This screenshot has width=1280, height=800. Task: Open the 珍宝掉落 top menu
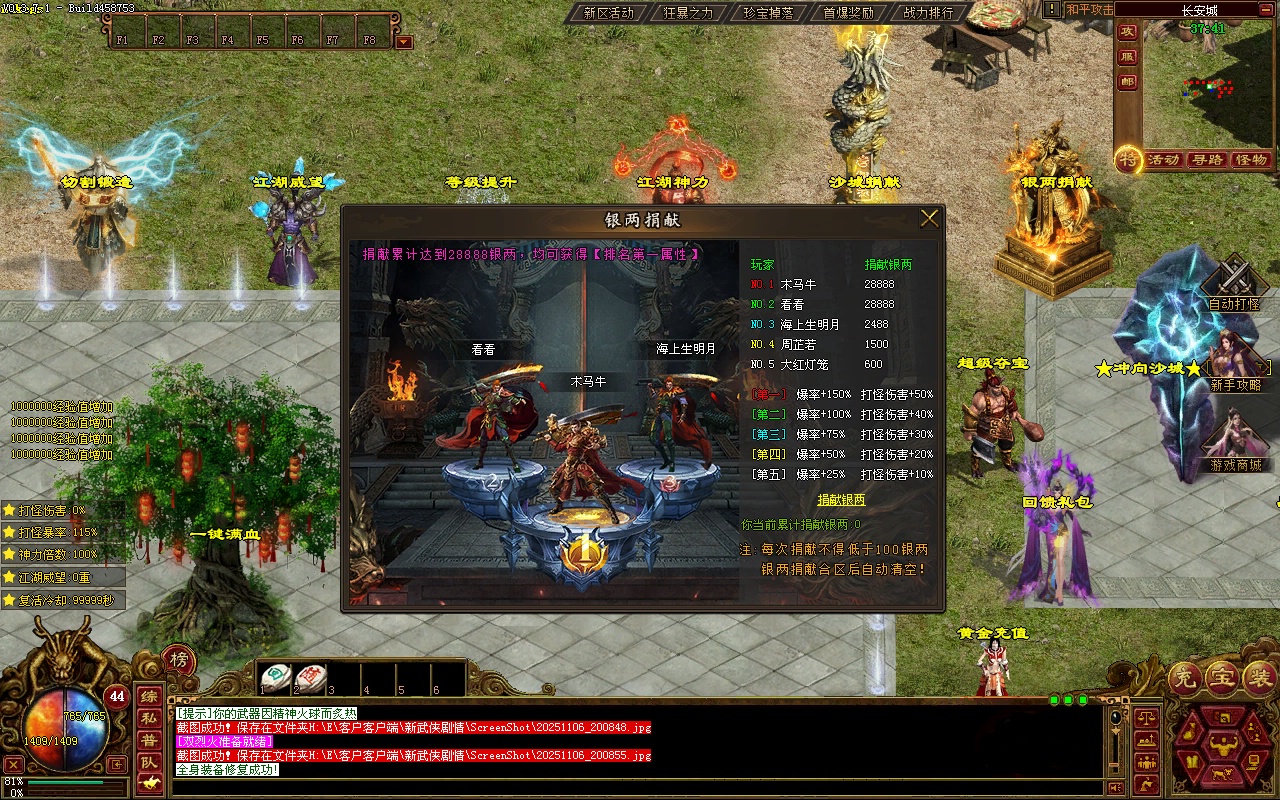768,13
